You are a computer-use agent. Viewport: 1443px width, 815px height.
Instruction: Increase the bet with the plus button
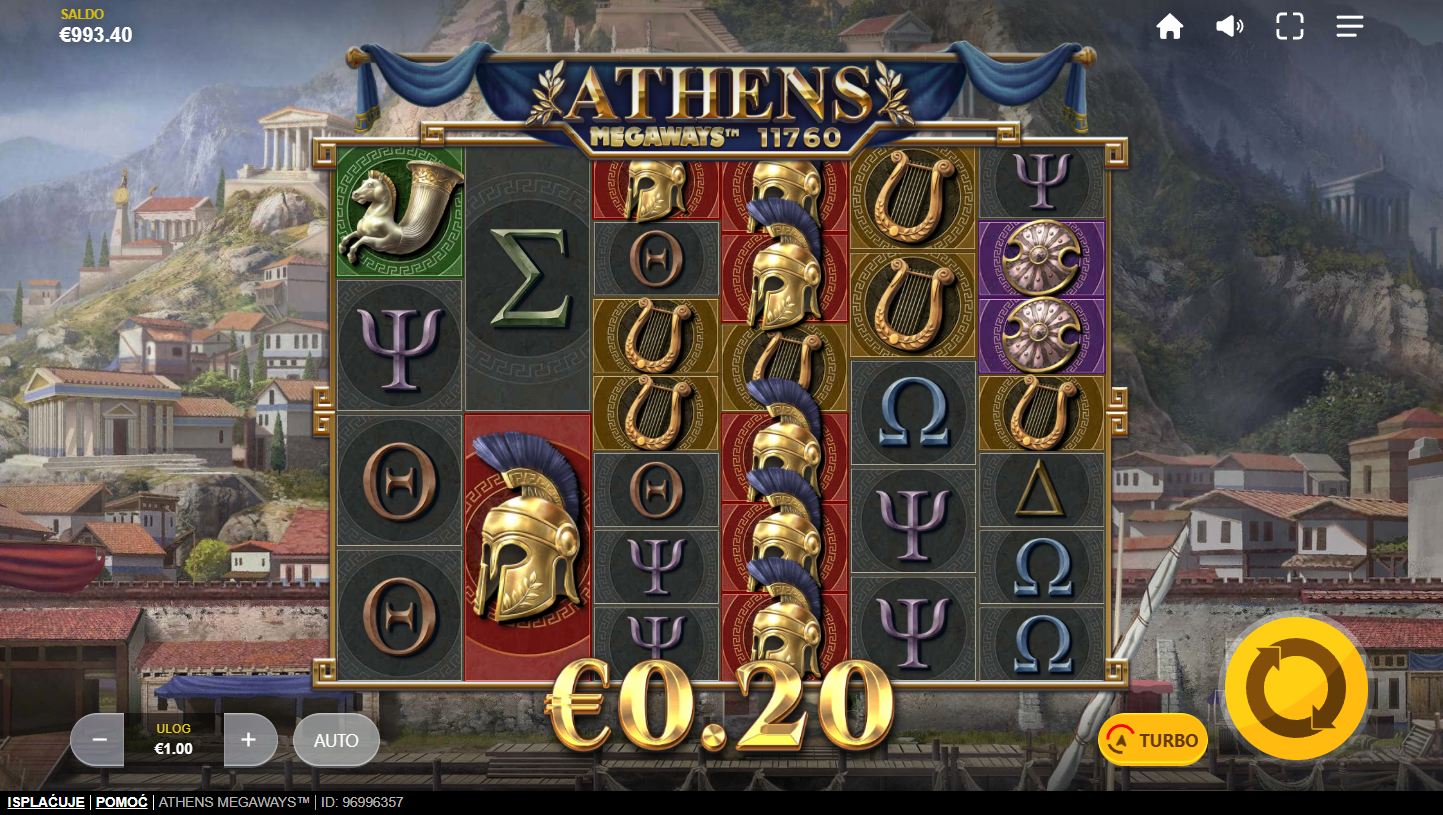pos(249,740)
